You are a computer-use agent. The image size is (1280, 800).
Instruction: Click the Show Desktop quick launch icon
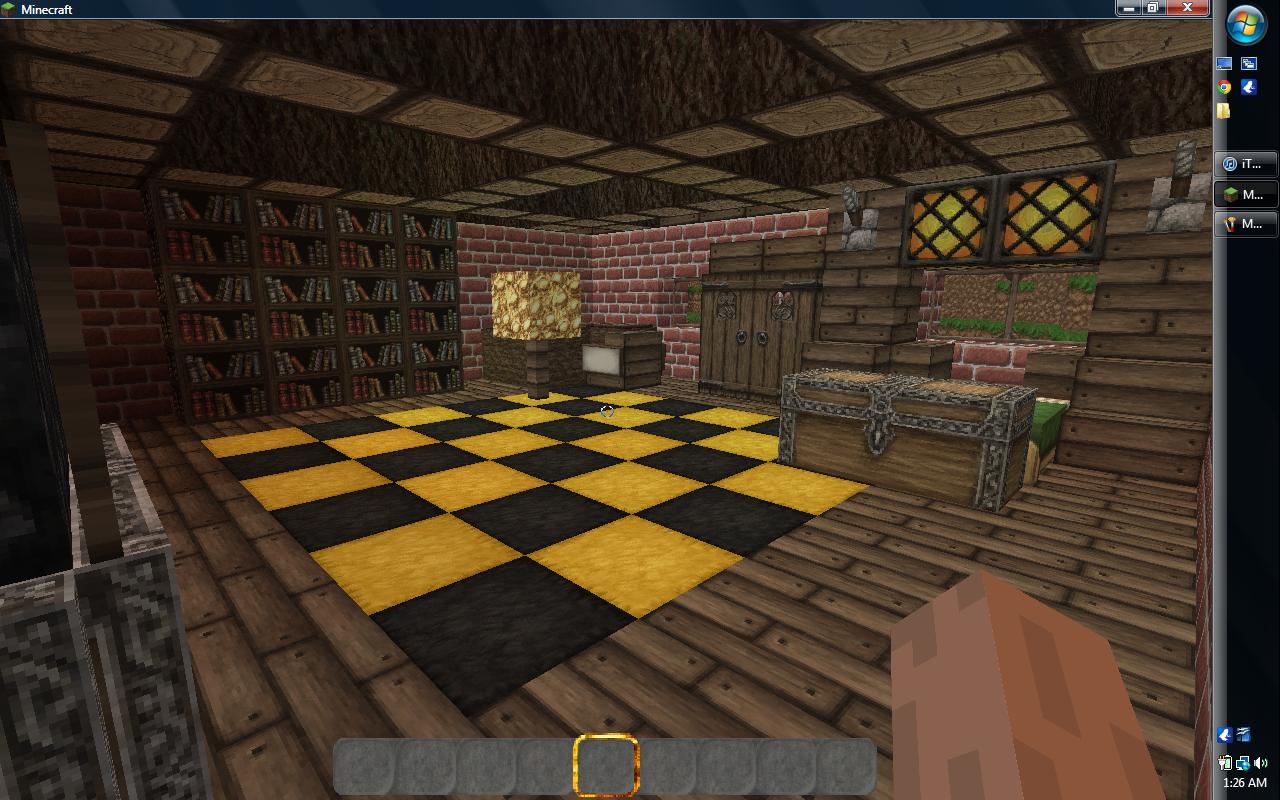pos(1223,64)
